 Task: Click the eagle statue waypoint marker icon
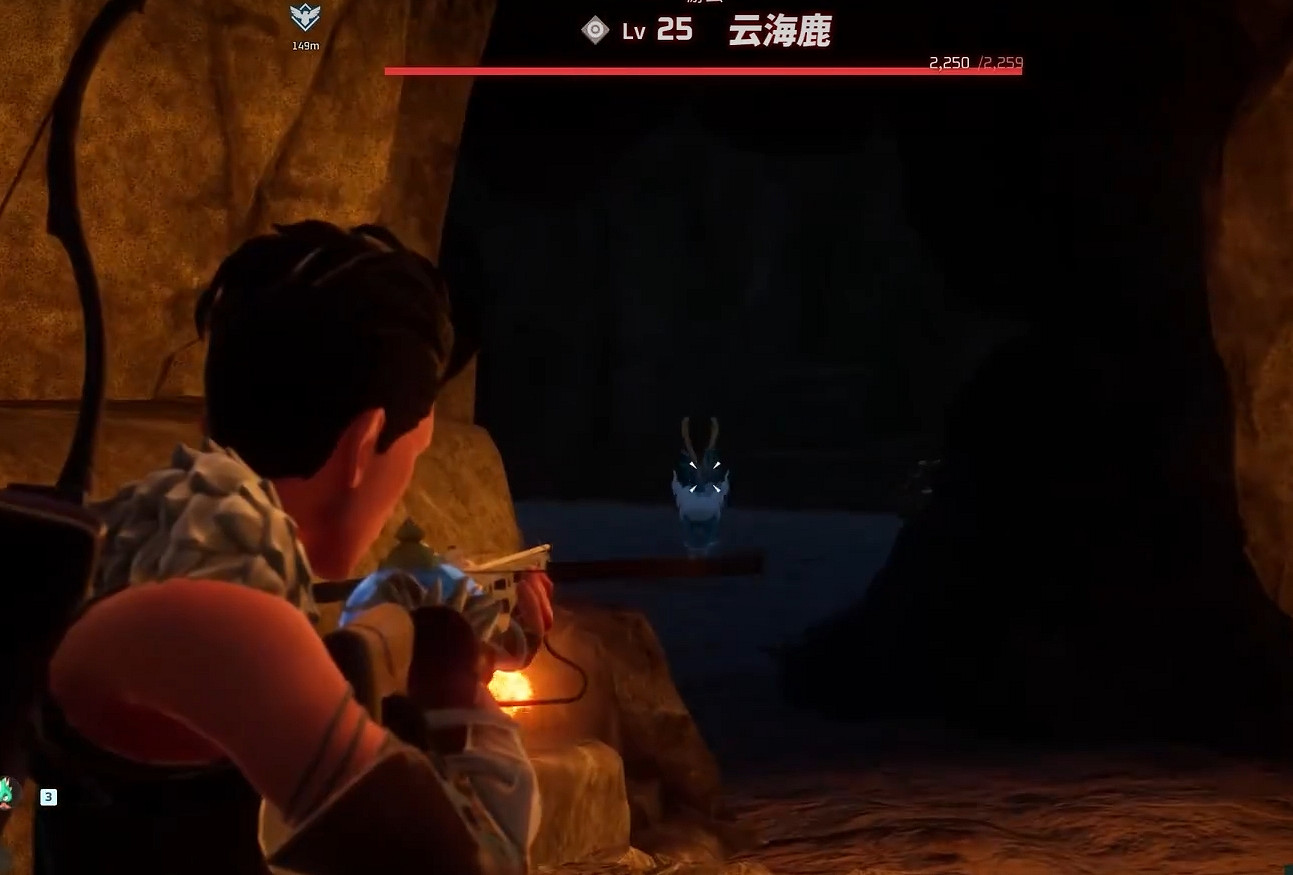(303, 17)
